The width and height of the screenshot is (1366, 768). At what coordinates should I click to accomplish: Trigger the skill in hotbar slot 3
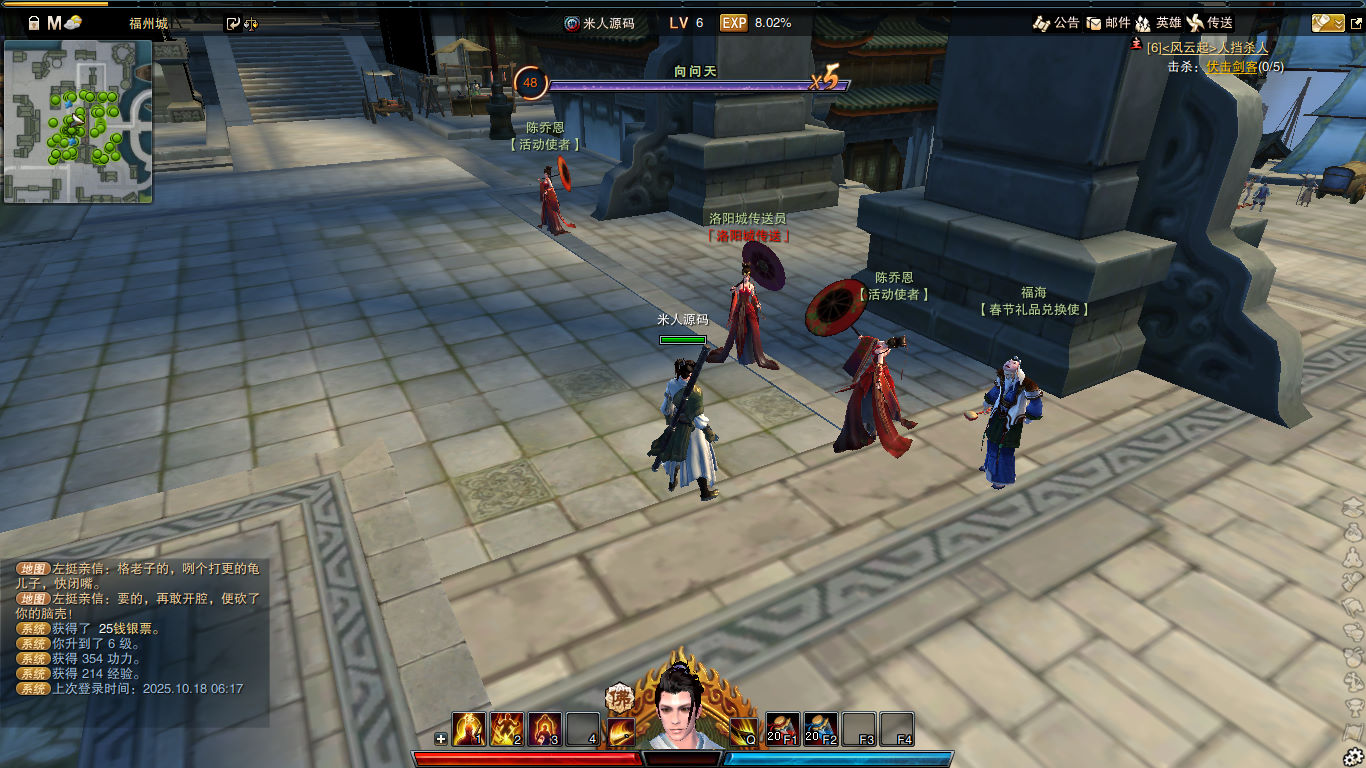tap(545, 729)
